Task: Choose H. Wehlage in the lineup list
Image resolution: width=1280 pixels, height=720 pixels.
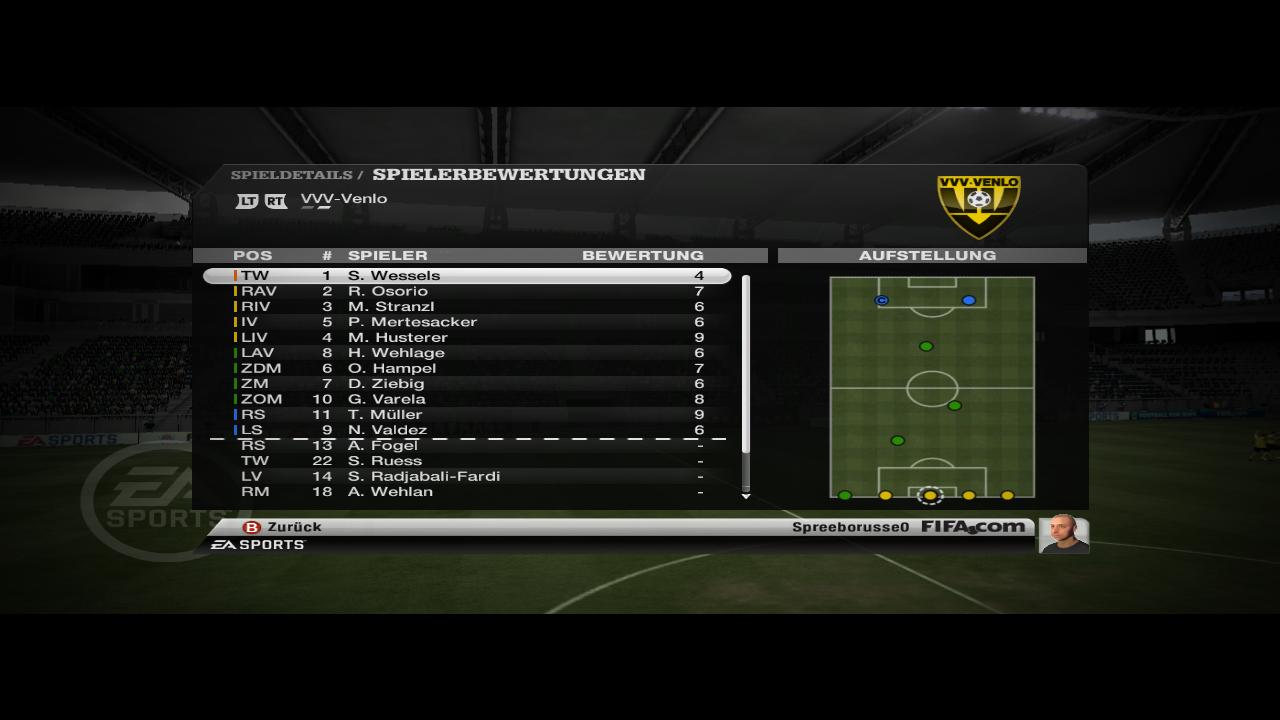Action: [467, 353]
